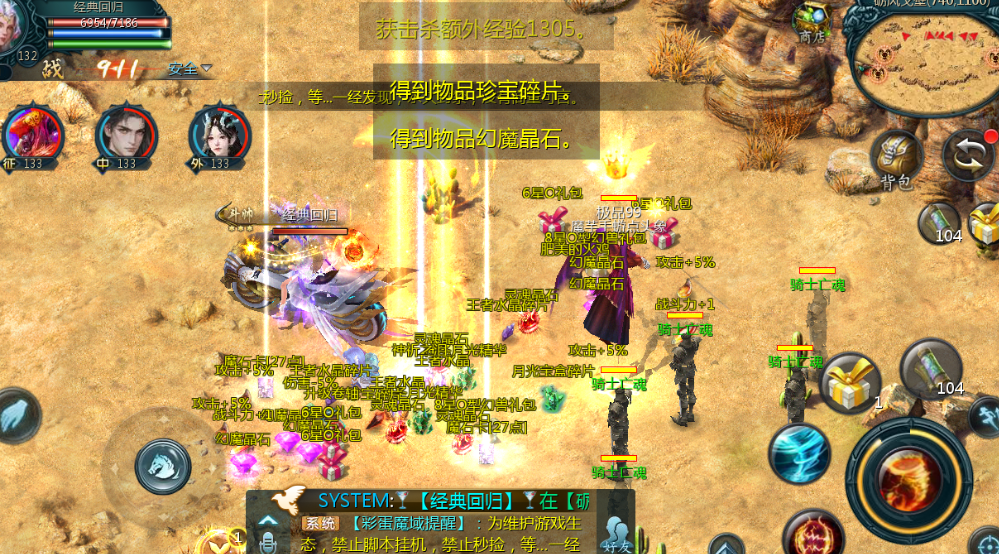
Task: Trigger the main fire tornado attack
Action: [x=908, y=476]
